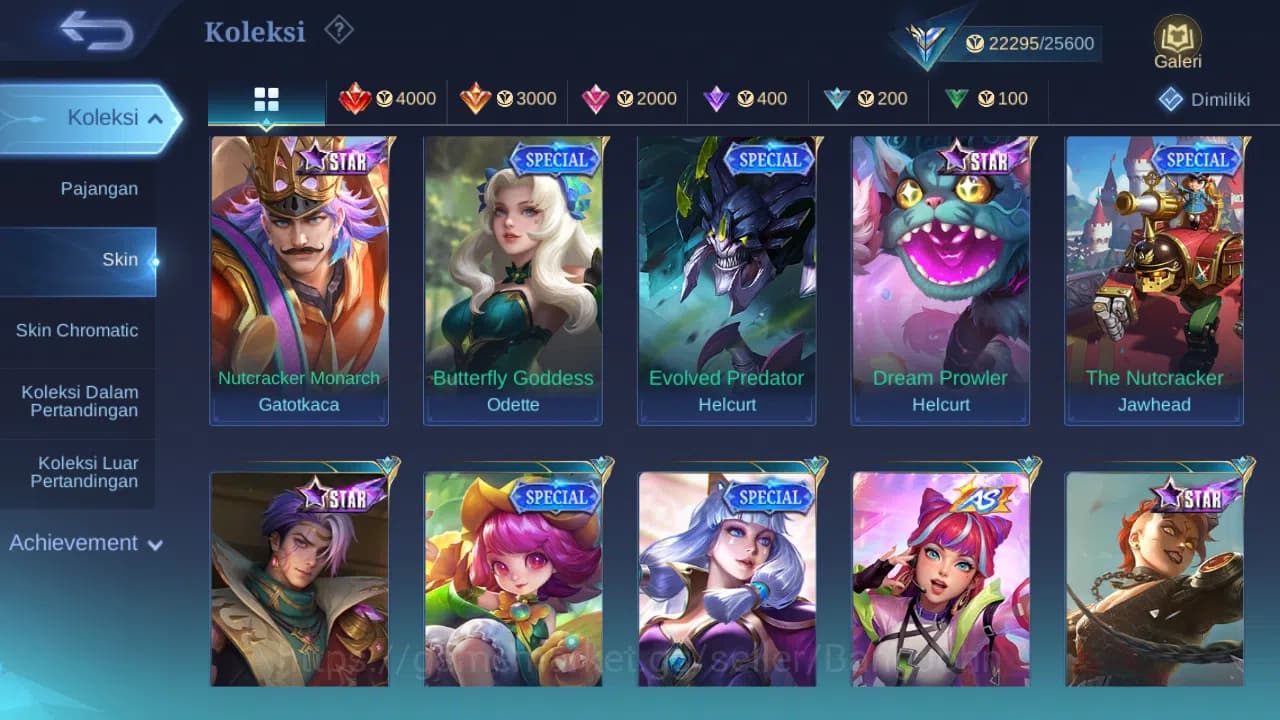
Task: Click the grid view filter icon
Action: point(265,99)
